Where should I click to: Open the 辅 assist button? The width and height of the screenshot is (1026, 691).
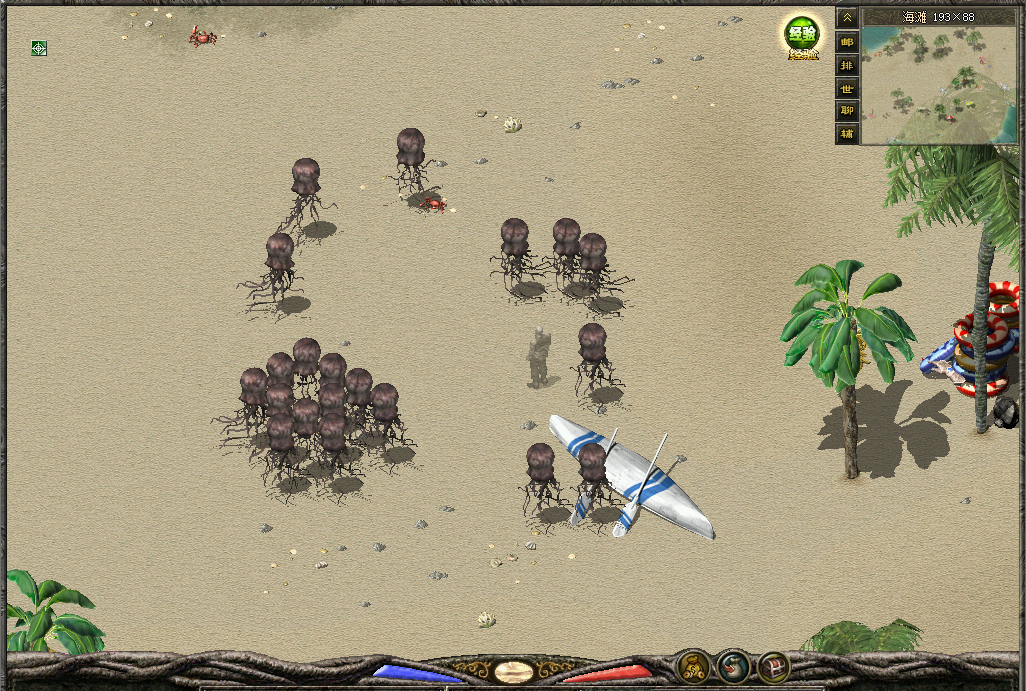pos(847,134)
